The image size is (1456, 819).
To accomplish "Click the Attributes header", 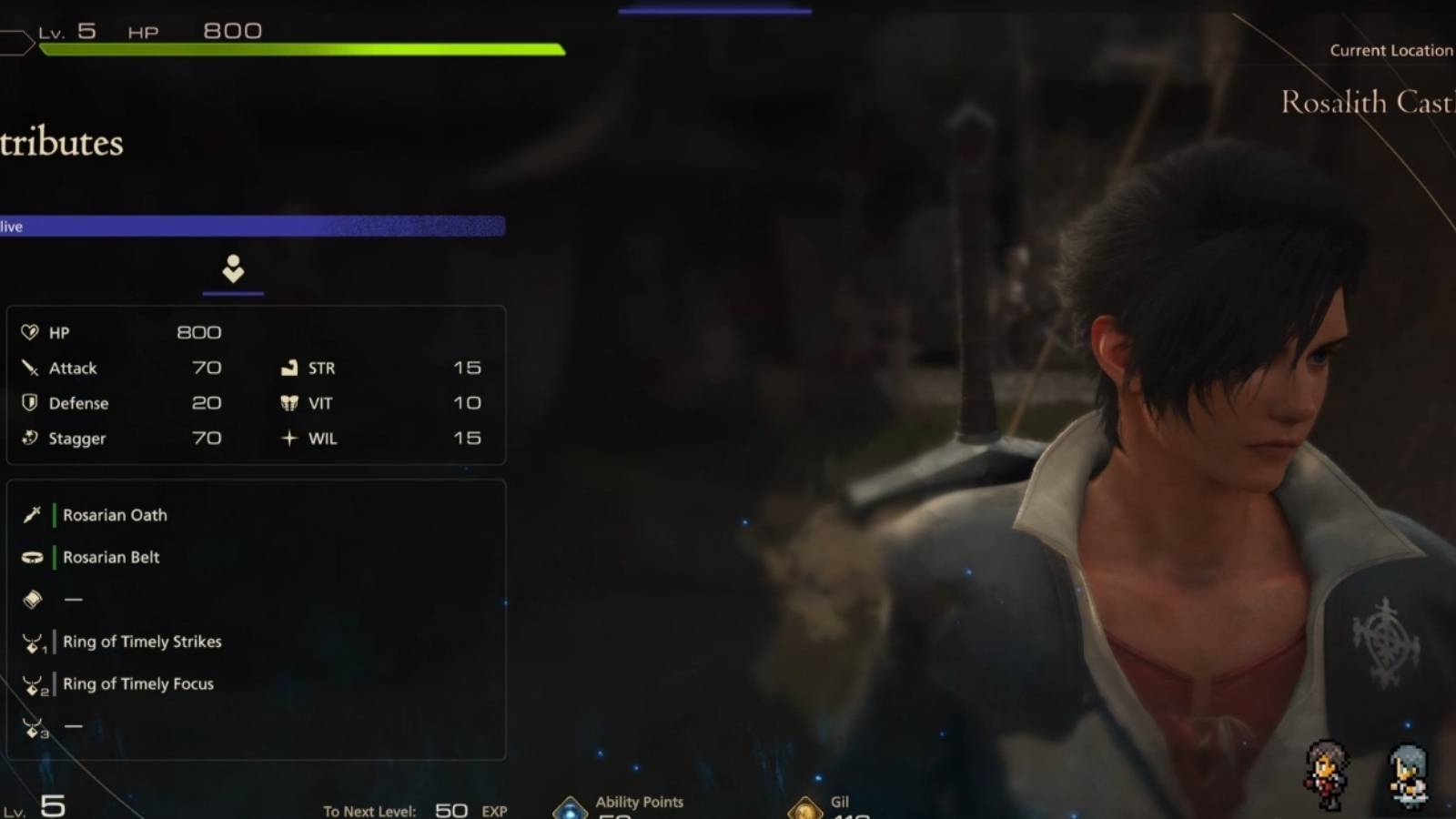I will 61,143.
